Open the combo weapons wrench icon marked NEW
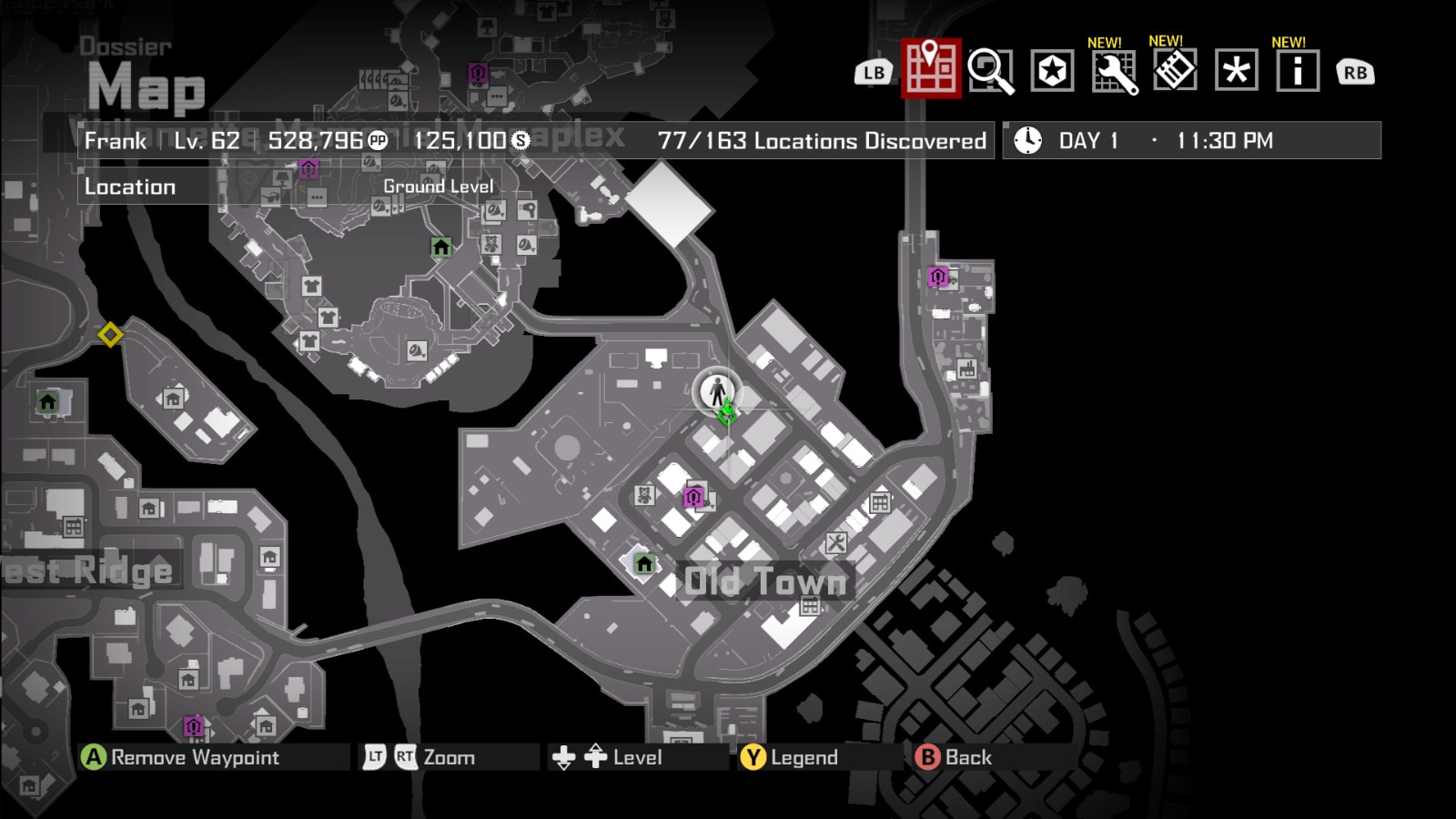Screen dimensions: 1456x819 click(x=1116, y=70)
